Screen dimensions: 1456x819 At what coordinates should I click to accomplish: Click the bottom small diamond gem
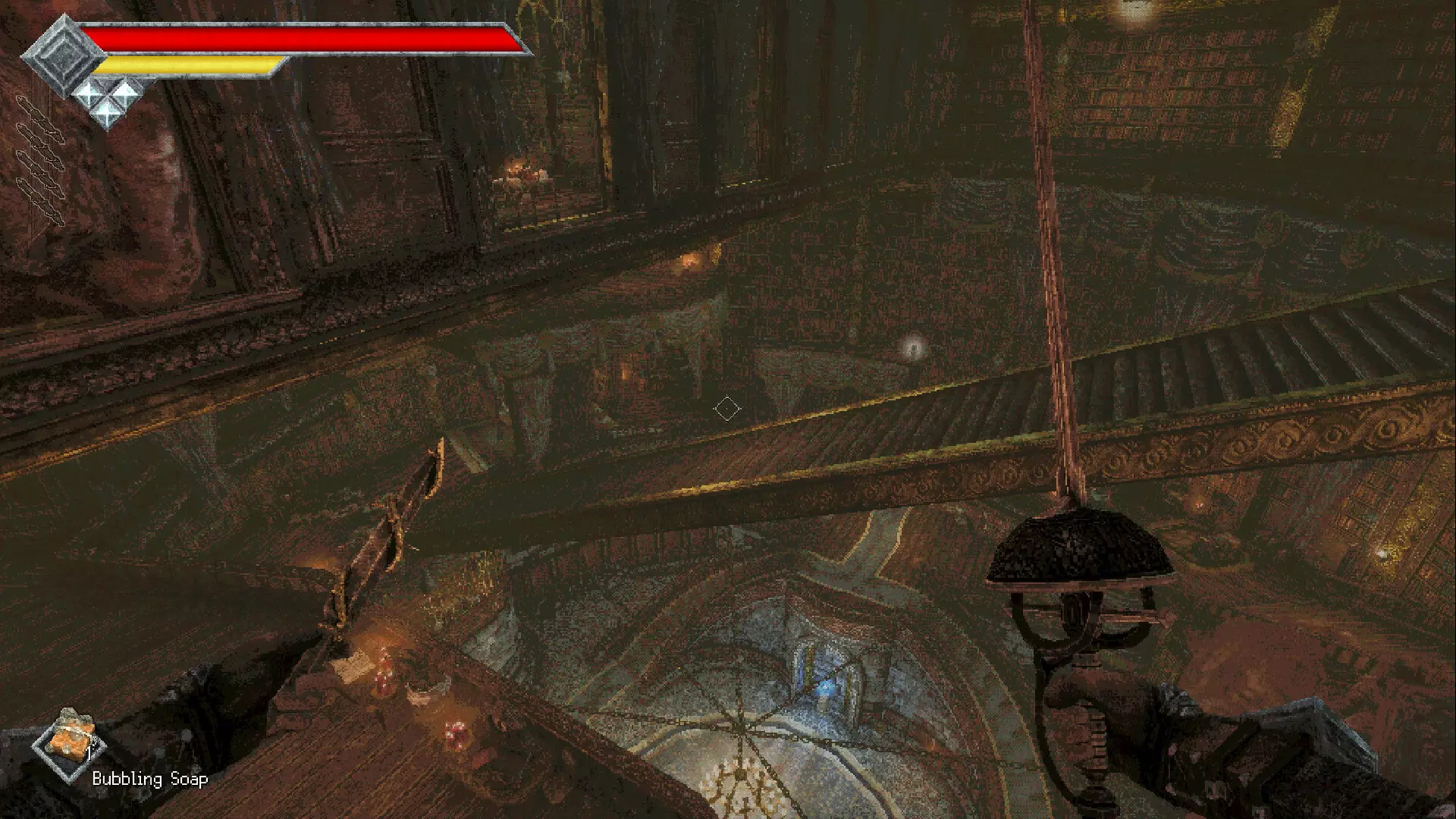108,112
